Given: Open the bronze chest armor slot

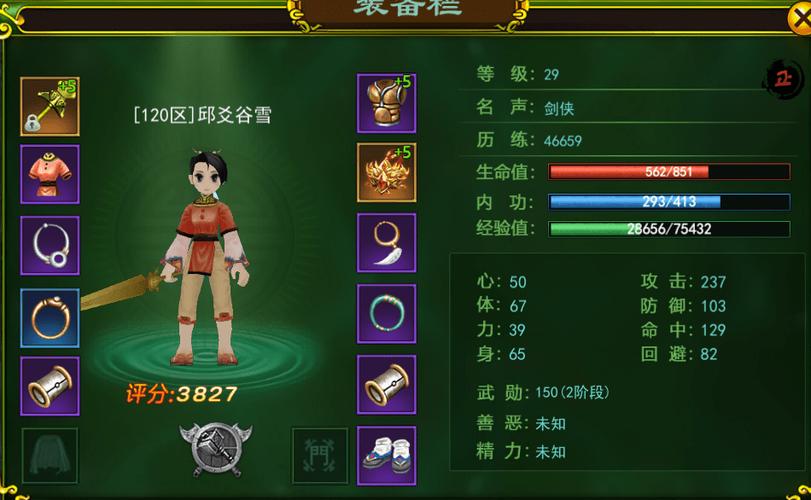Looking at the screenshot, I should pos(387,102).
